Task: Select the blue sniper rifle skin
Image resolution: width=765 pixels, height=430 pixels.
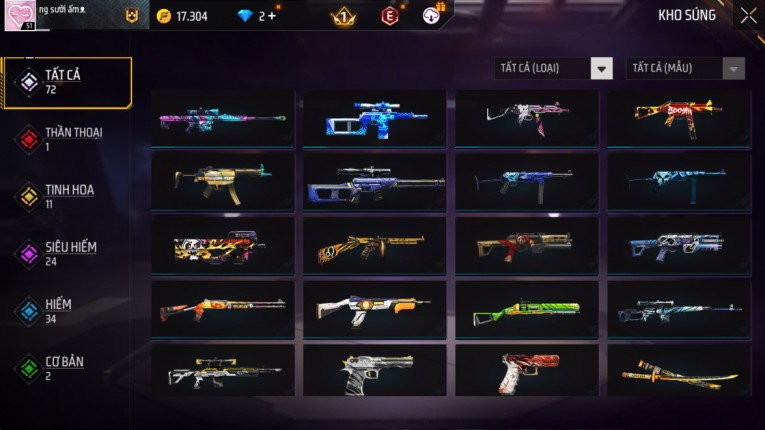Action: tap(375, 119)
